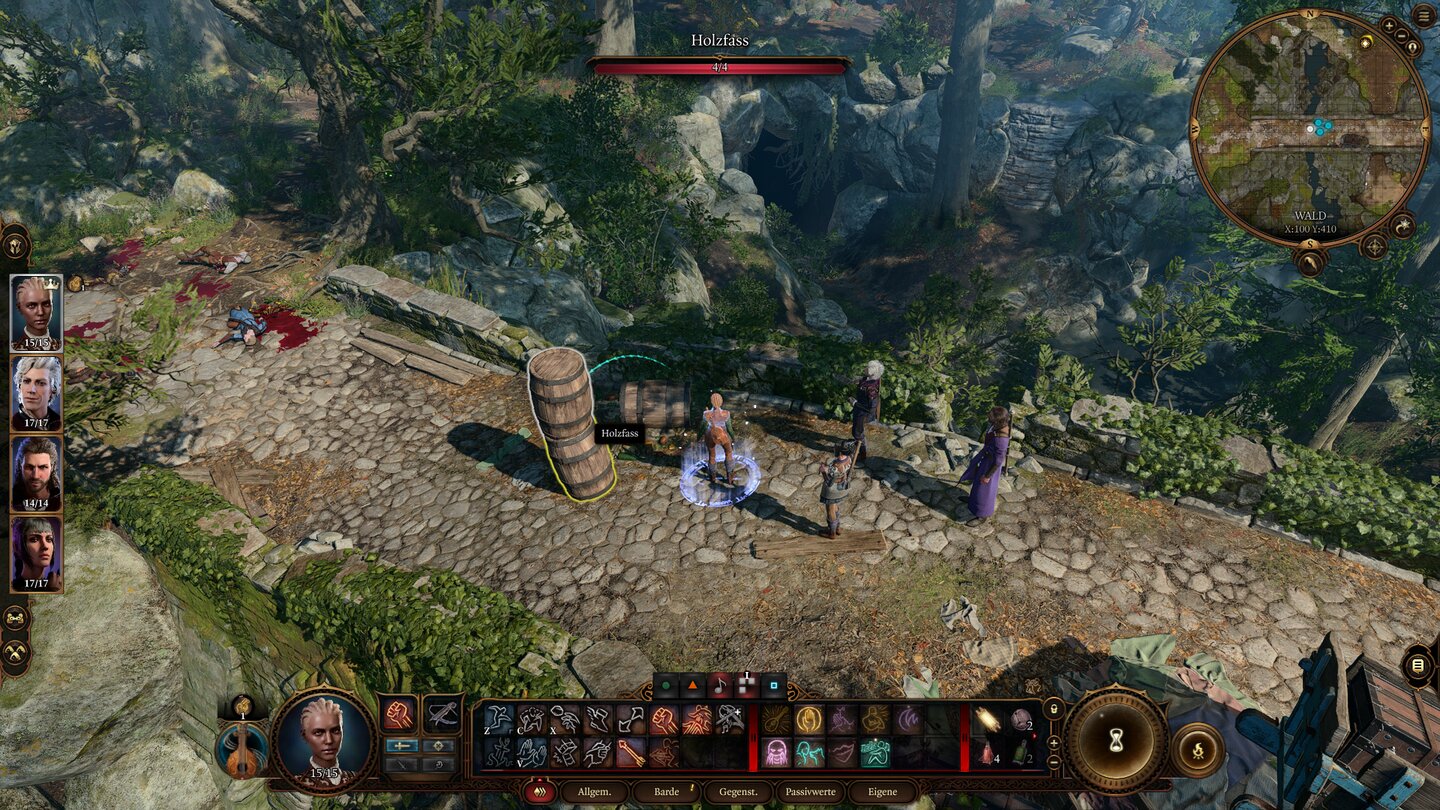
Task: Choose the melee fist attack icon
Action: [399, 714]
